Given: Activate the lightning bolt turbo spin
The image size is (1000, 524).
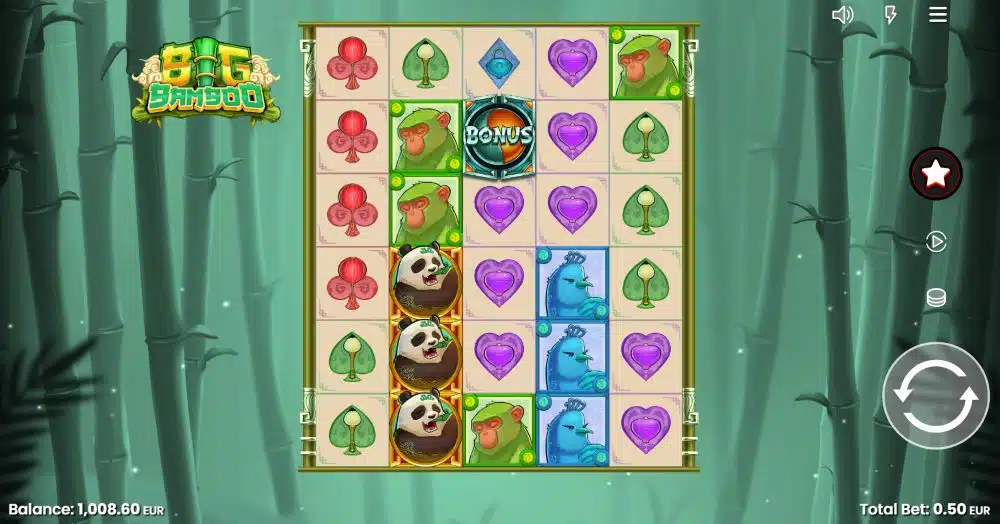Looking at the screenshot, I should point(891,14).
